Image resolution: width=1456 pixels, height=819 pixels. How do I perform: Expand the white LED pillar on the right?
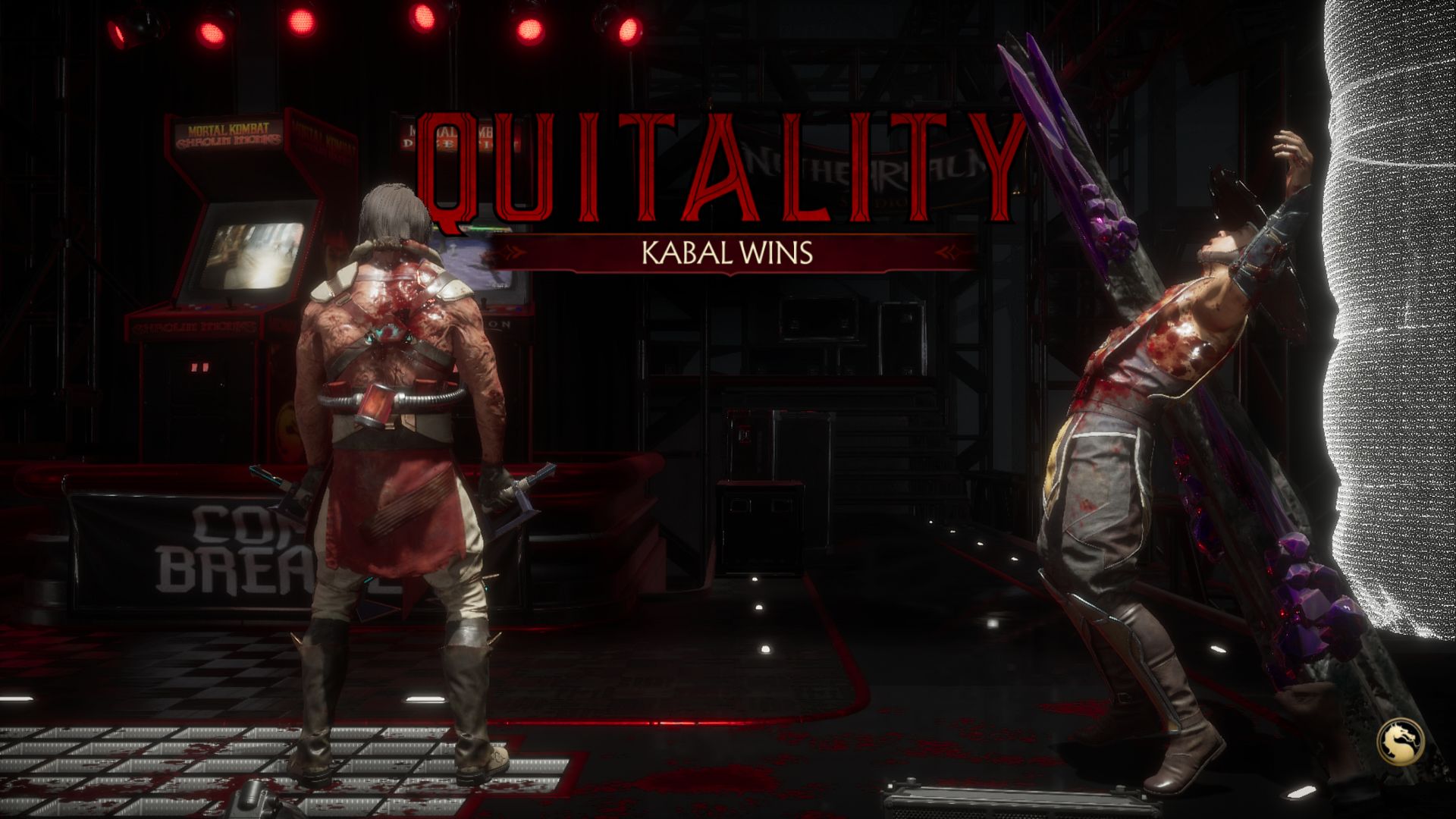coord(1403,303)
